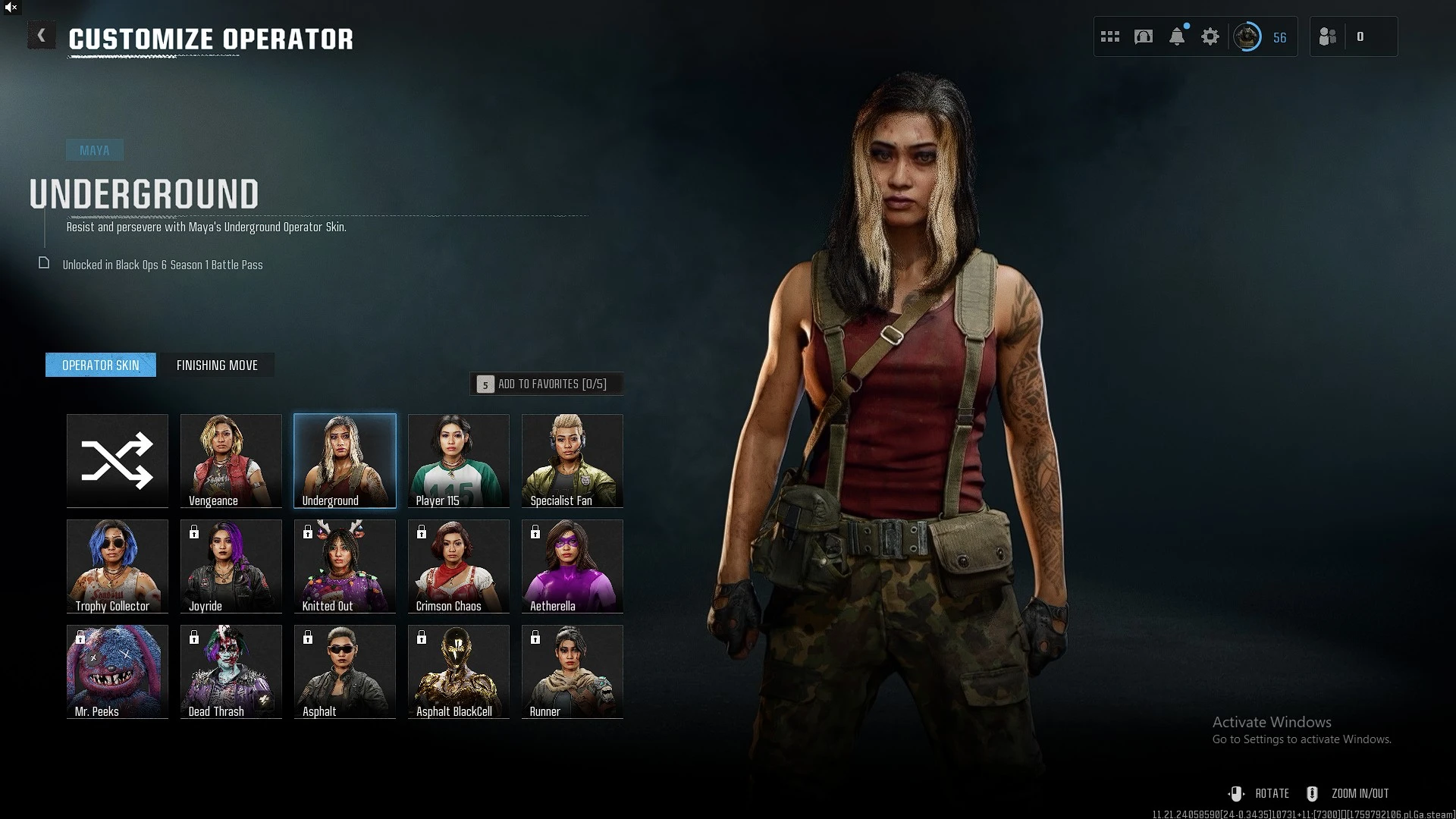Preview the Asphalt BlackCell skin
The width and height of the screenshot is (1456, 819).
coord(459,671)
